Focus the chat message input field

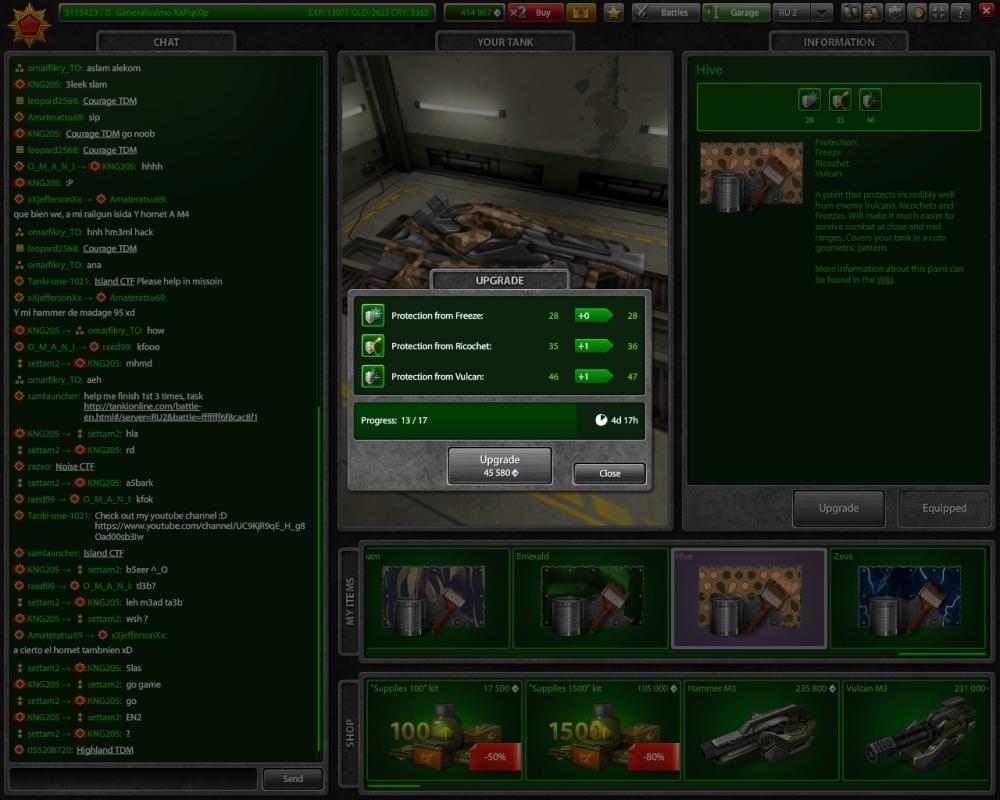coord(132,778)
